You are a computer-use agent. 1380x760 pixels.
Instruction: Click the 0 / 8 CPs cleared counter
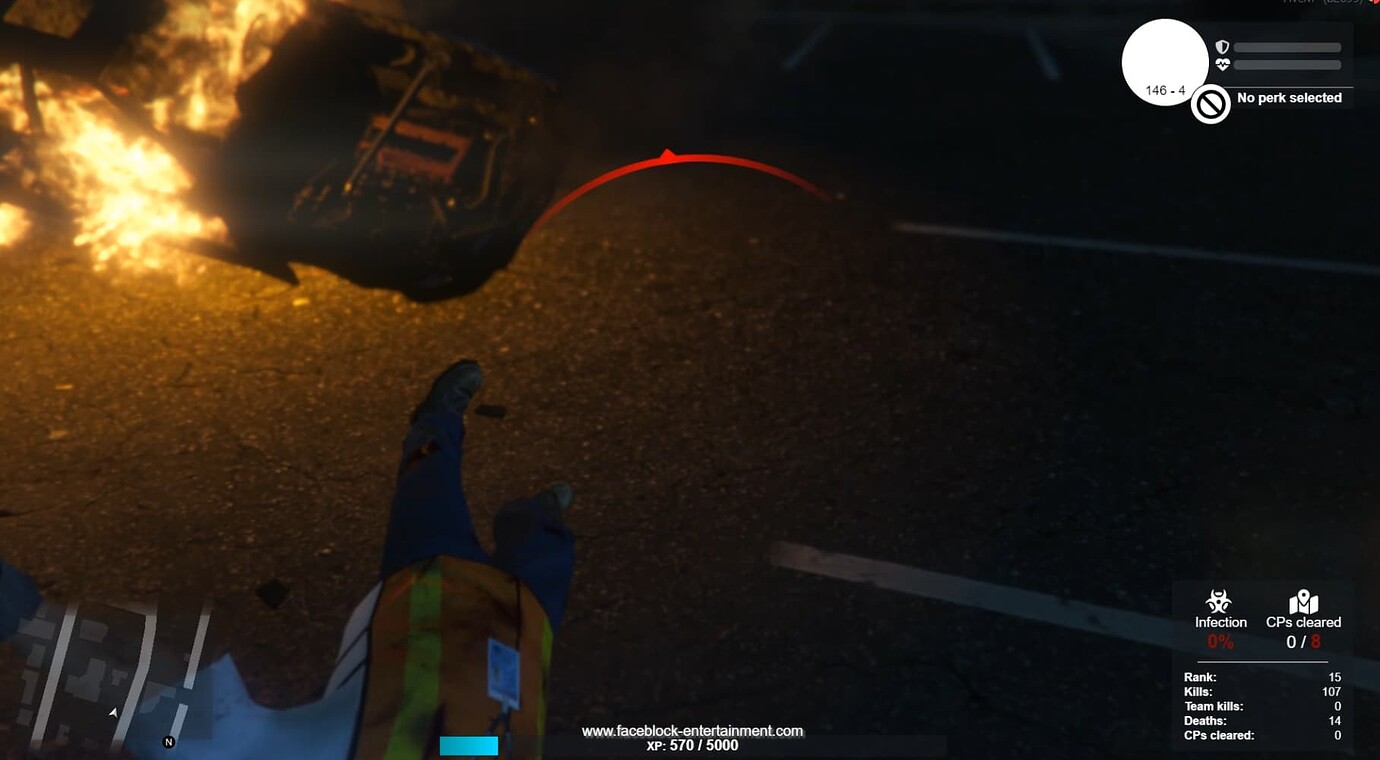point(1303,641)
